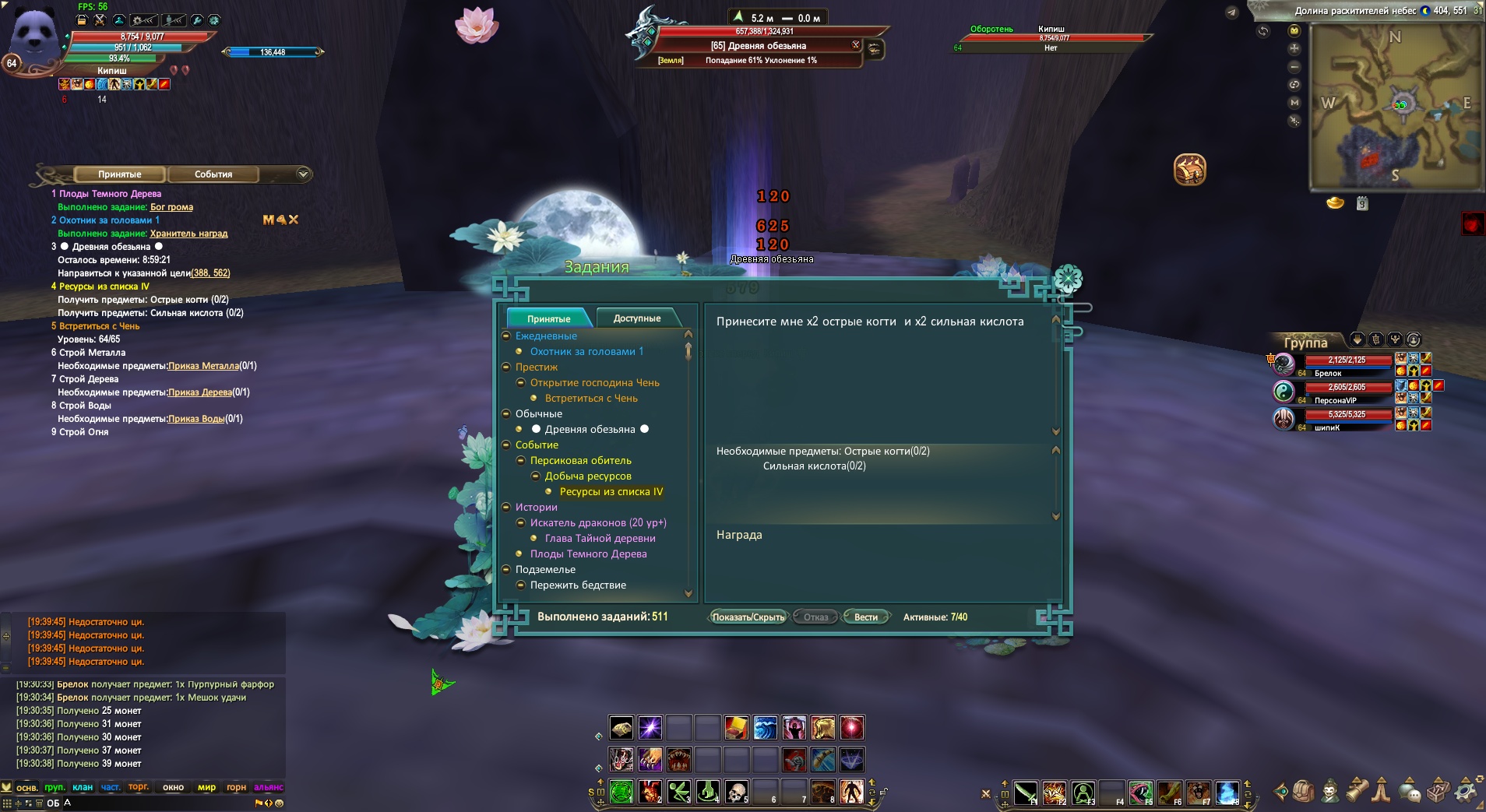Switch to the Доступные quests tab

(636, 318)
